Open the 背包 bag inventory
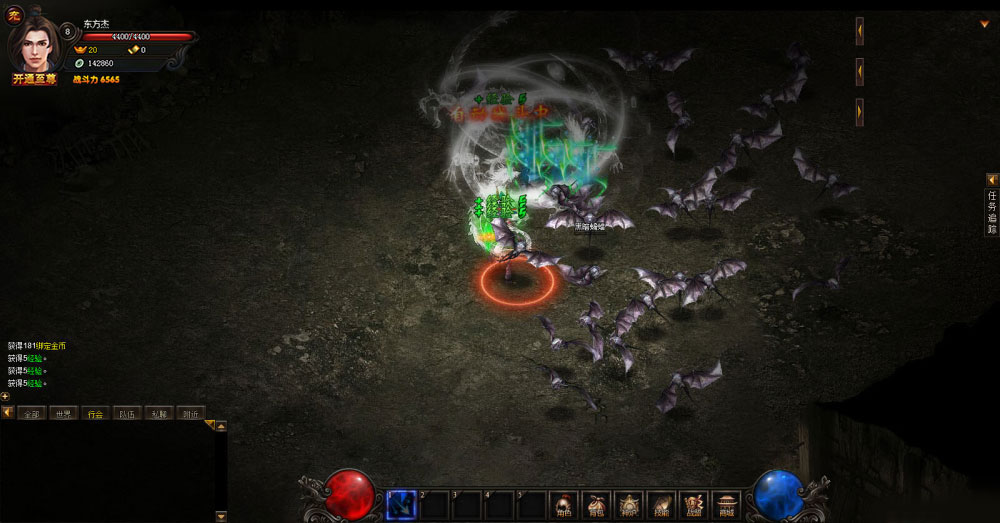The image size is (1000, 523). pos(597,504)
